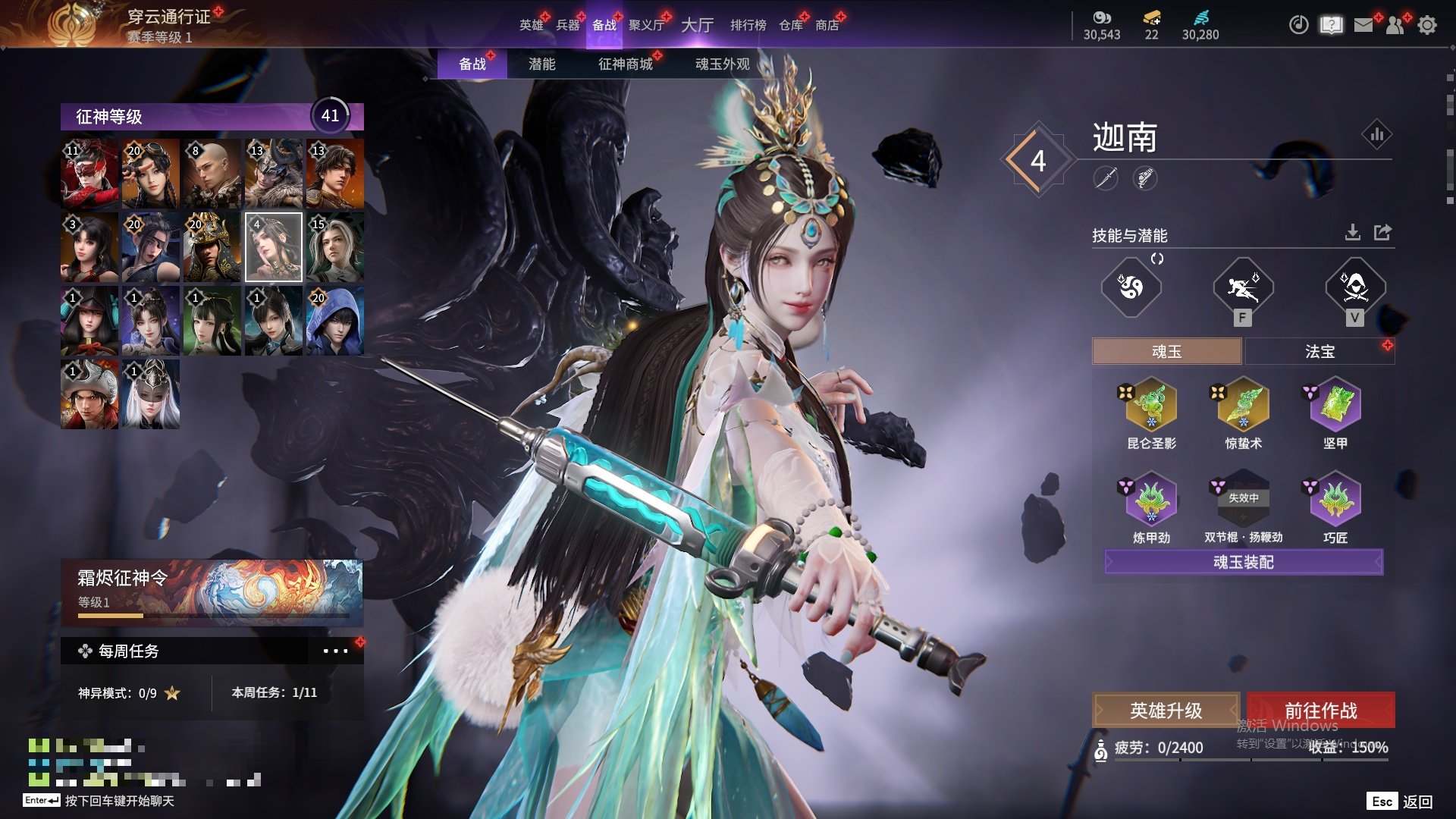The height and width of the screenshot is (819, 1456).
Task: Open the 商店 shop menu
Action: tap(827, 25)
